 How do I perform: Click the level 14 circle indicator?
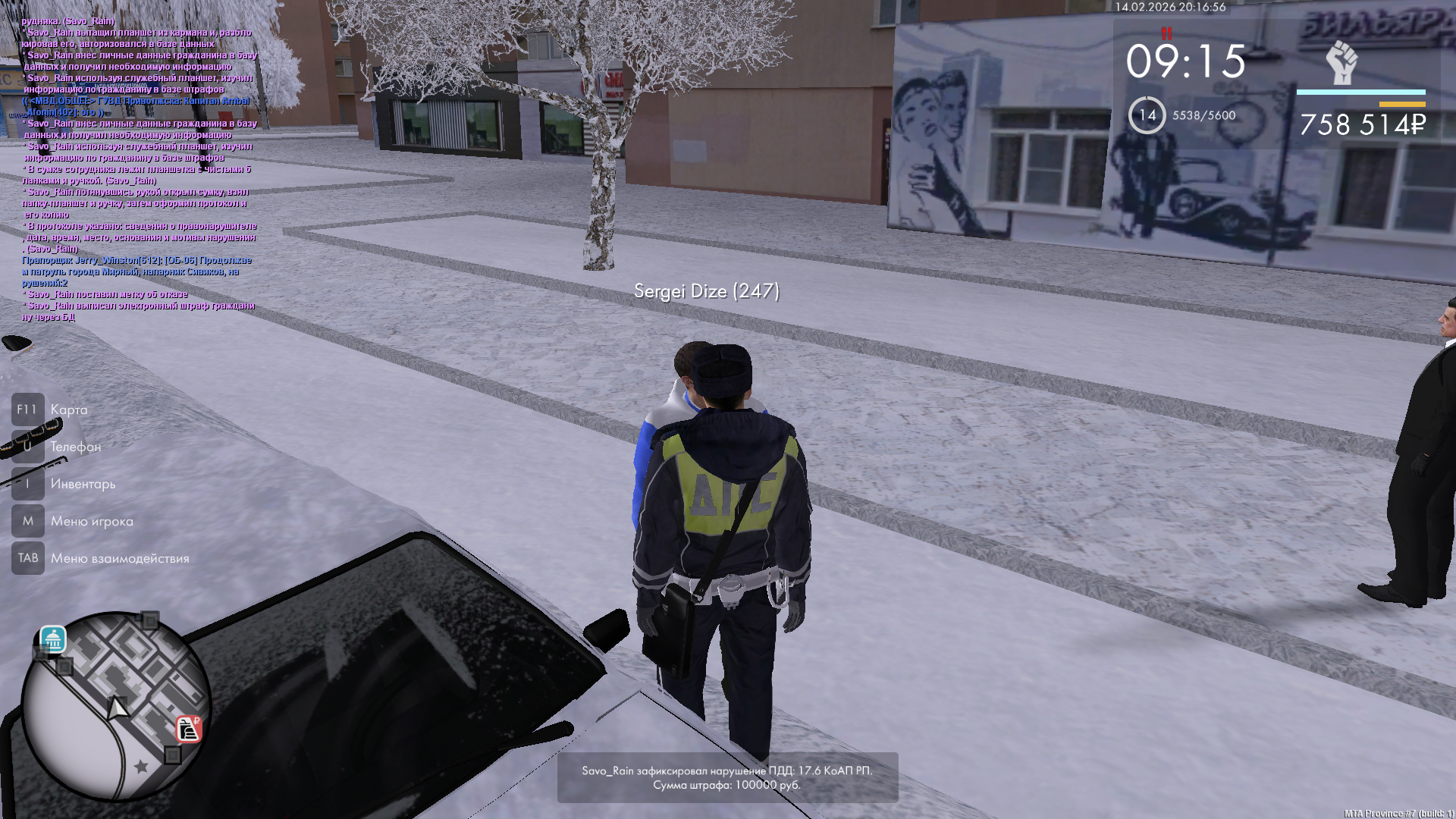click(x=1147, y=115)
